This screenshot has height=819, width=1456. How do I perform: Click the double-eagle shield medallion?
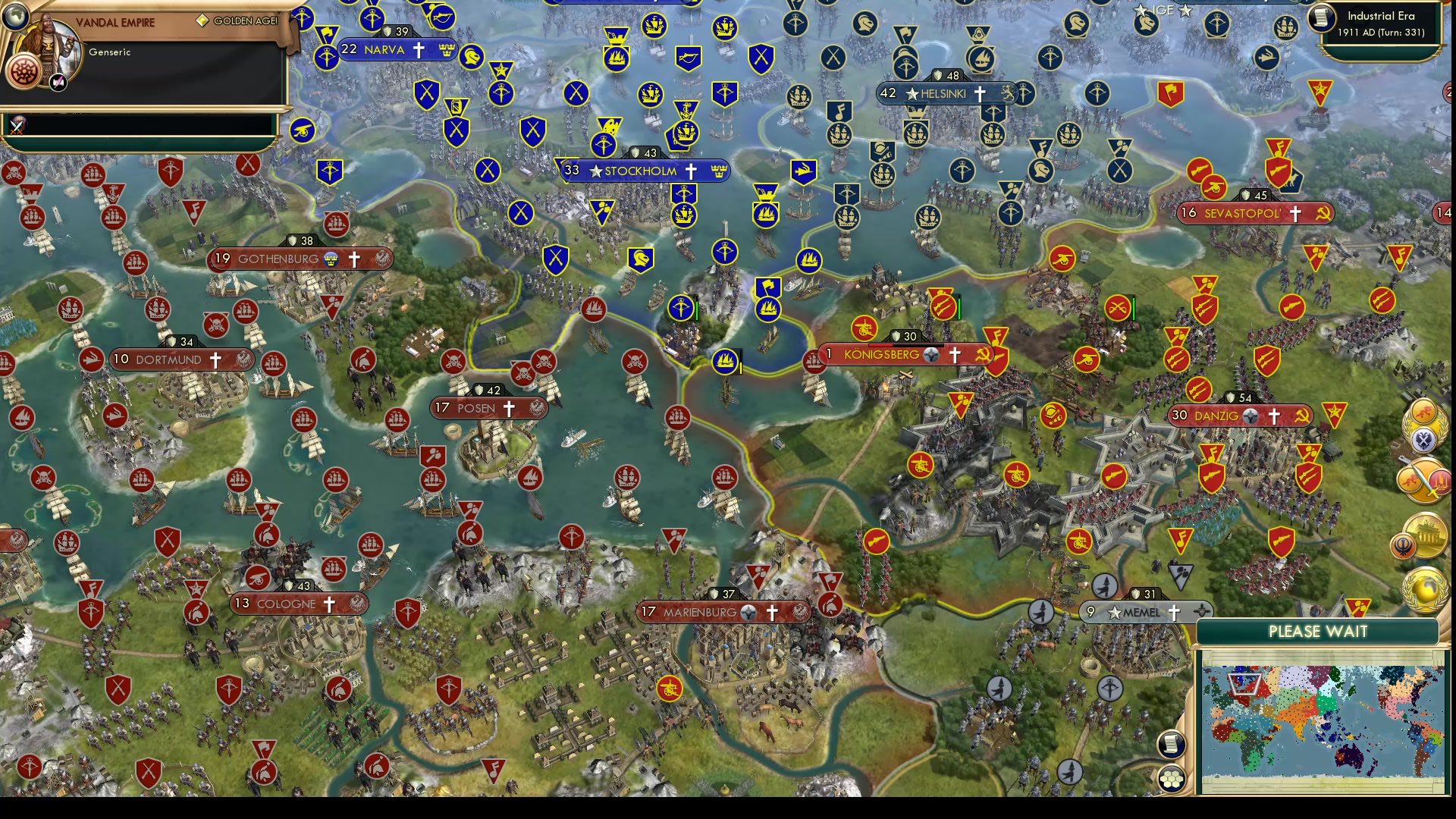coord(1424,438)
